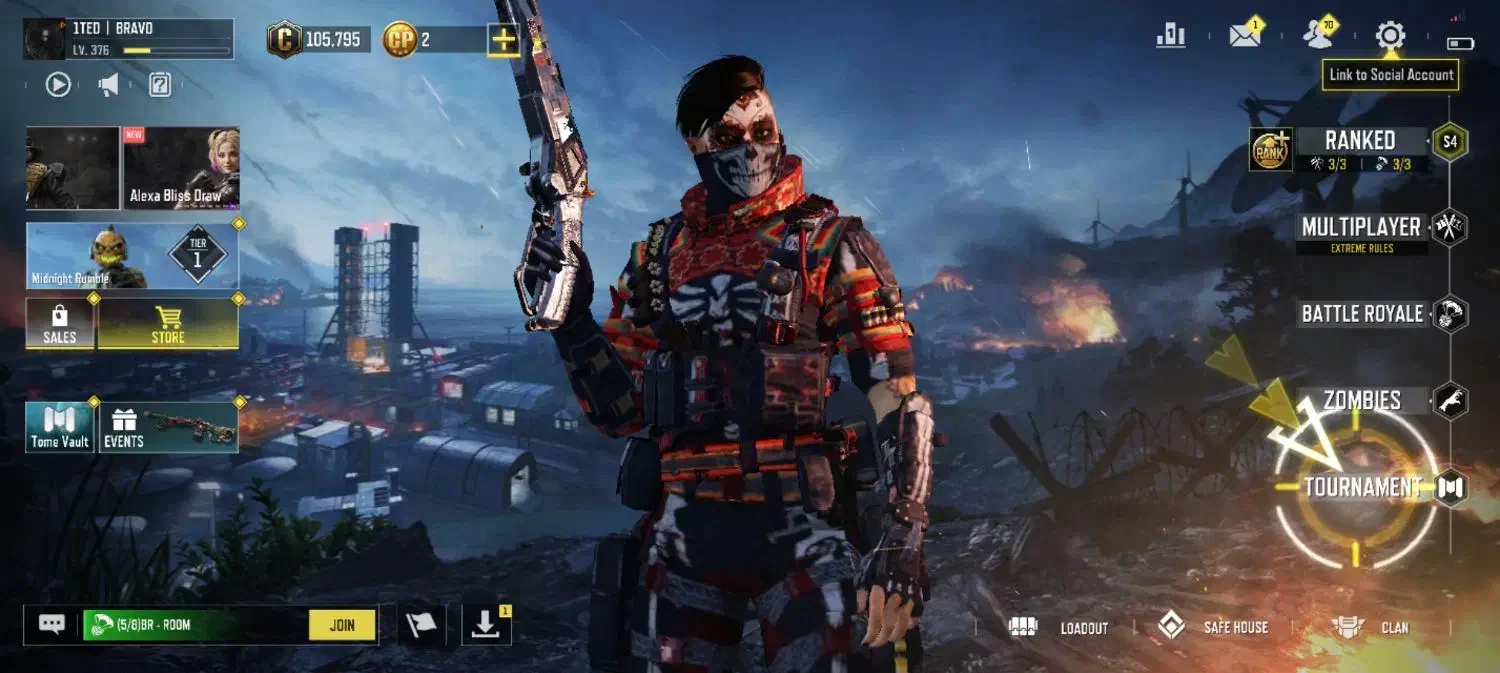Screen dimensions: 1500x673
Task: Check the mail envelope icon
Action: [x=1245, y=36]
